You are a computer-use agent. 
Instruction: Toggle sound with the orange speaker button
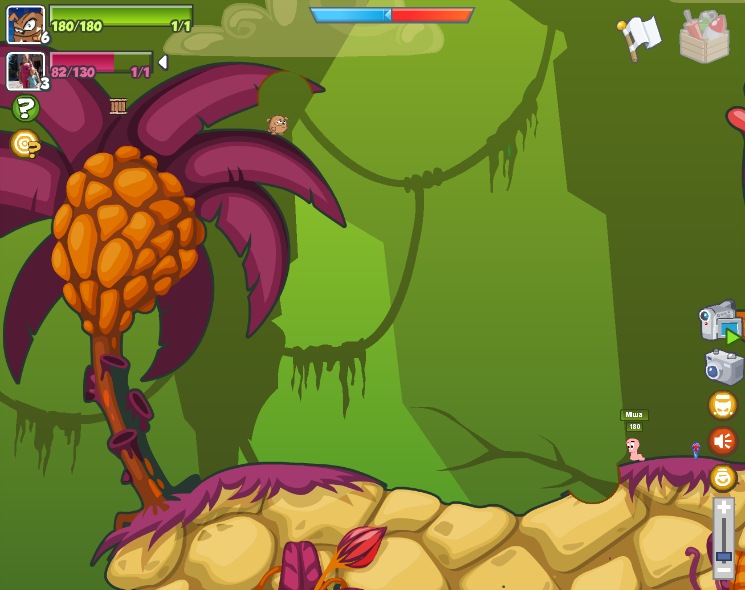(722, 440)
